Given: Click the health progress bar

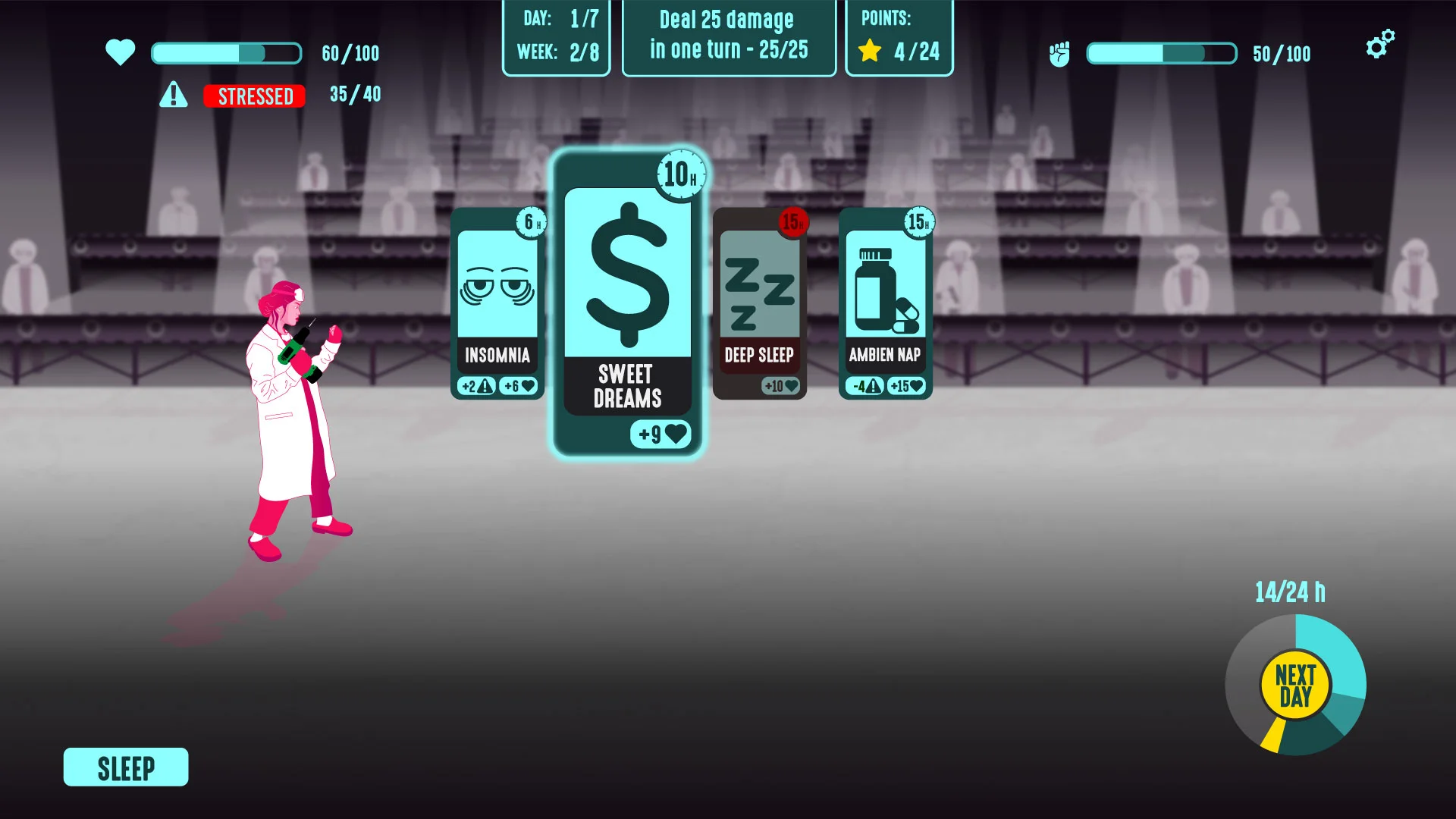Looking at the screenshot, I should pyautogui.click(x=225, y=53).
